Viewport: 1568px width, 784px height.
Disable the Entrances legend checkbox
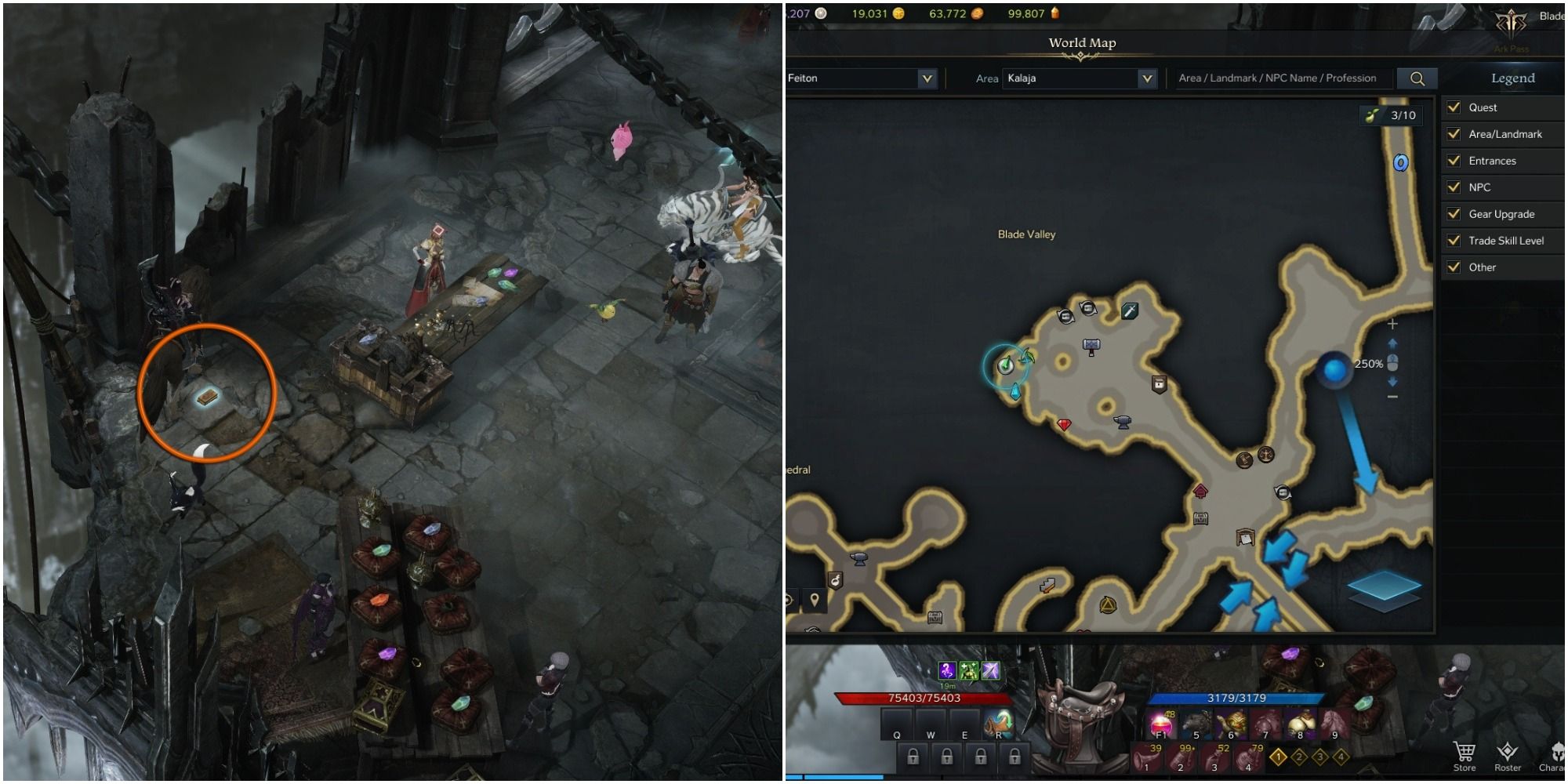pyautogui.click(x=1454, y=161)
